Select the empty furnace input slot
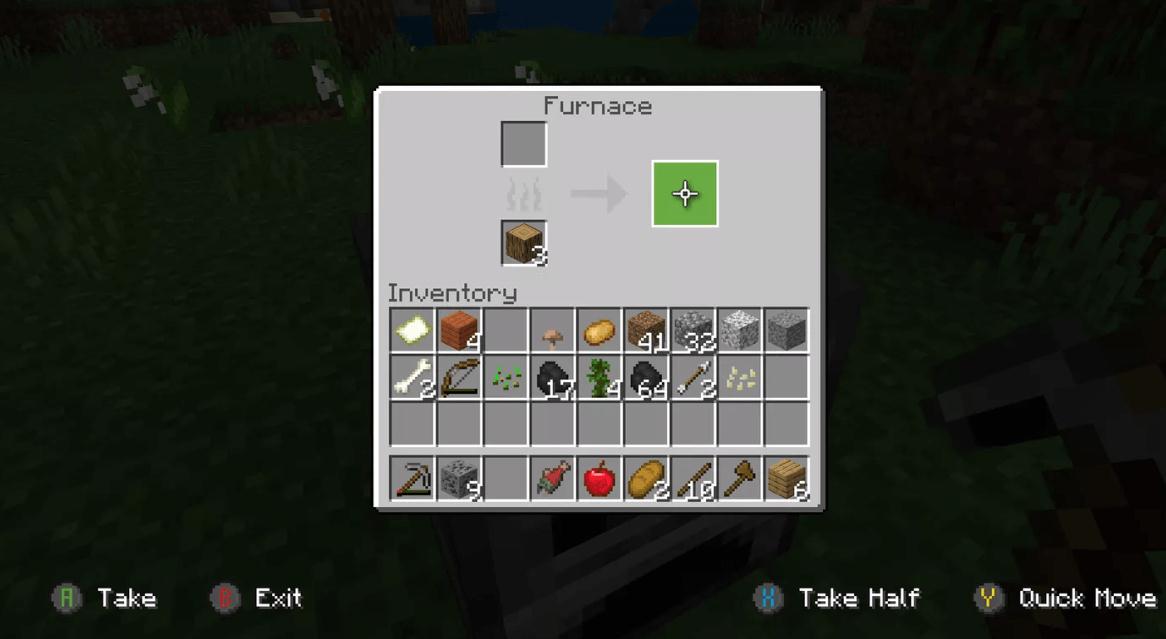The width and height of the screenshot is (1166, 639). [524, 144]
